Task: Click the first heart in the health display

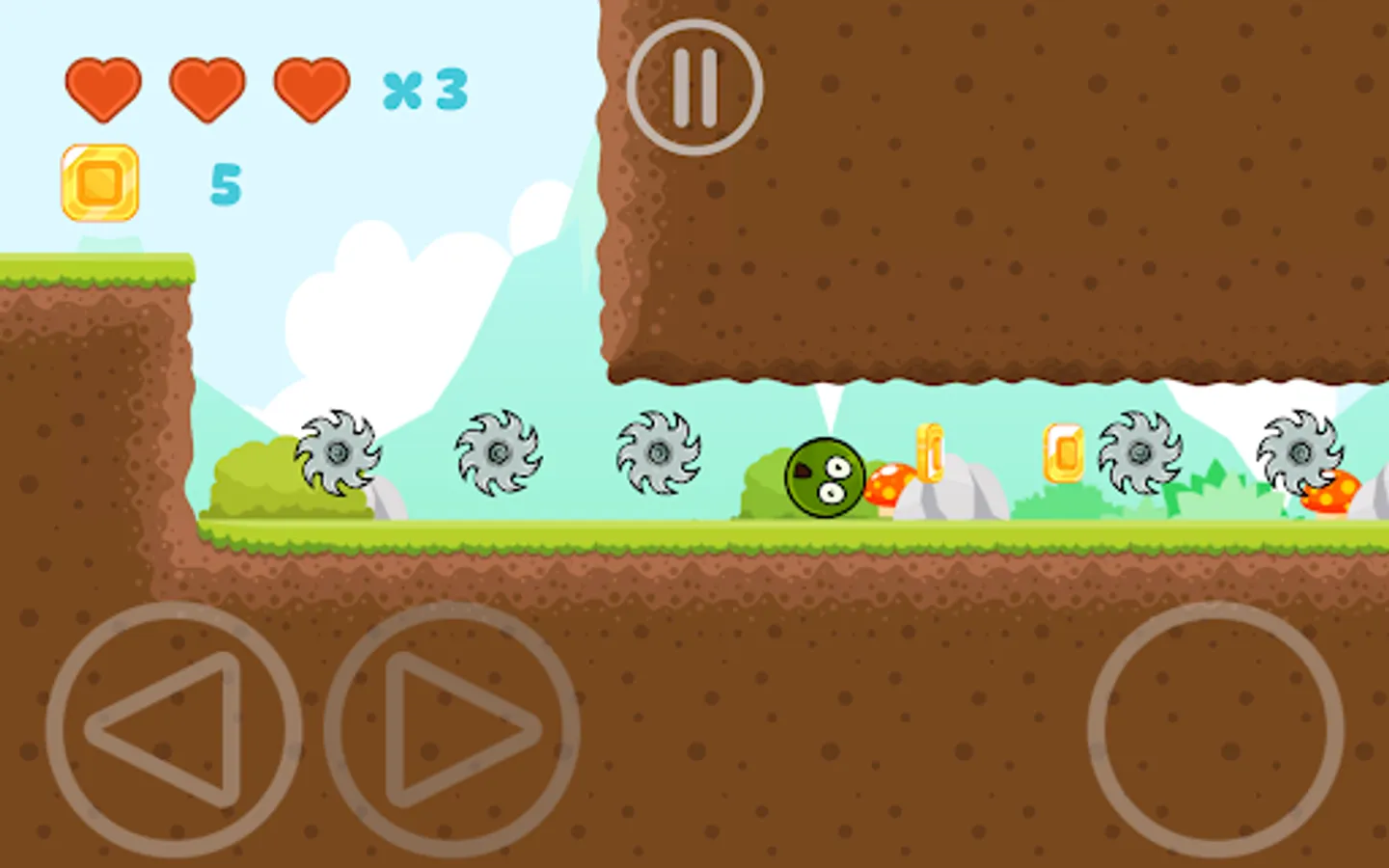Action: pyautogui.click(x=101, y=87)
